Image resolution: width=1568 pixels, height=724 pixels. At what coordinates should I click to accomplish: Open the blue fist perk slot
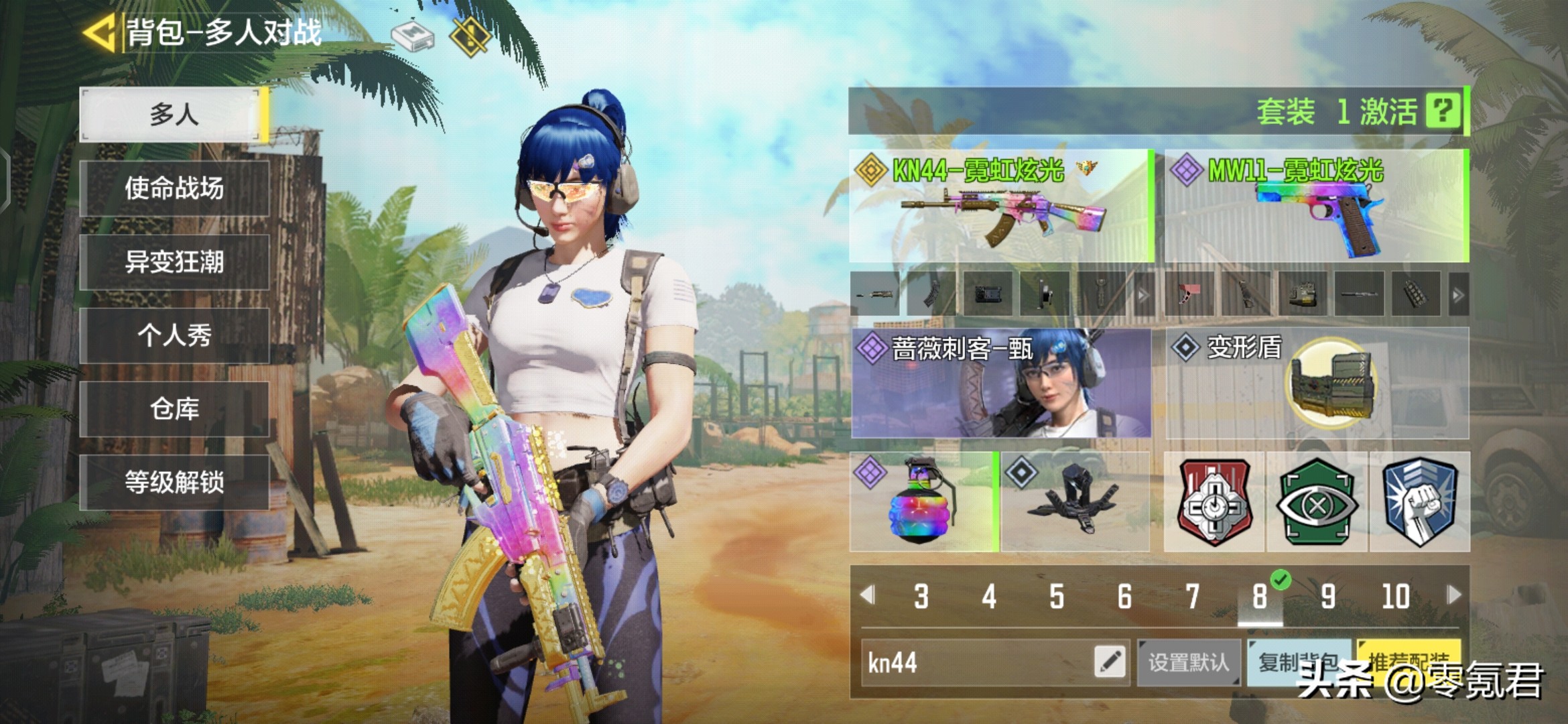coord(1419,501)
